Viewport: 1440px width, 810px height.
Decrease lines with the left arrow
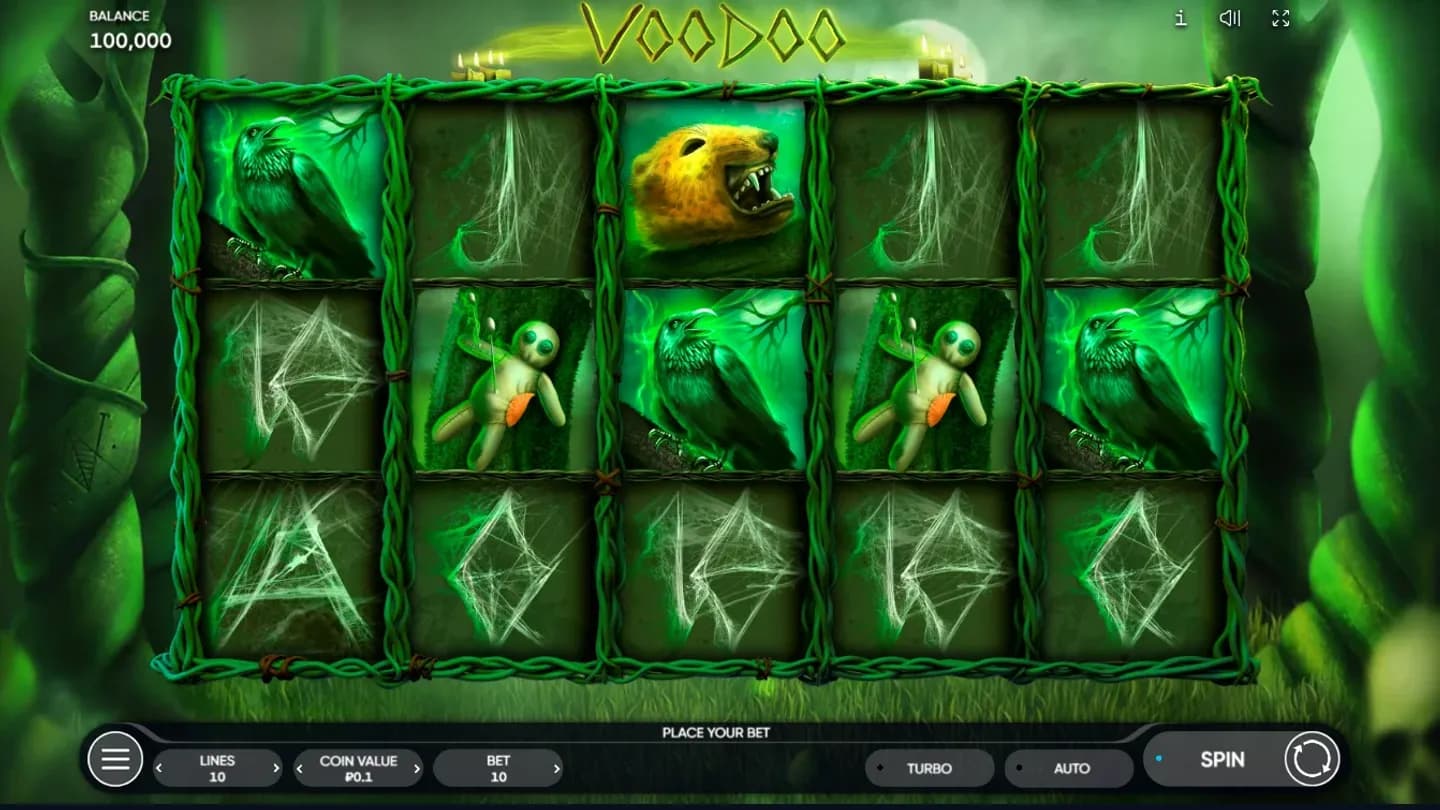click(x=157, y=770)
